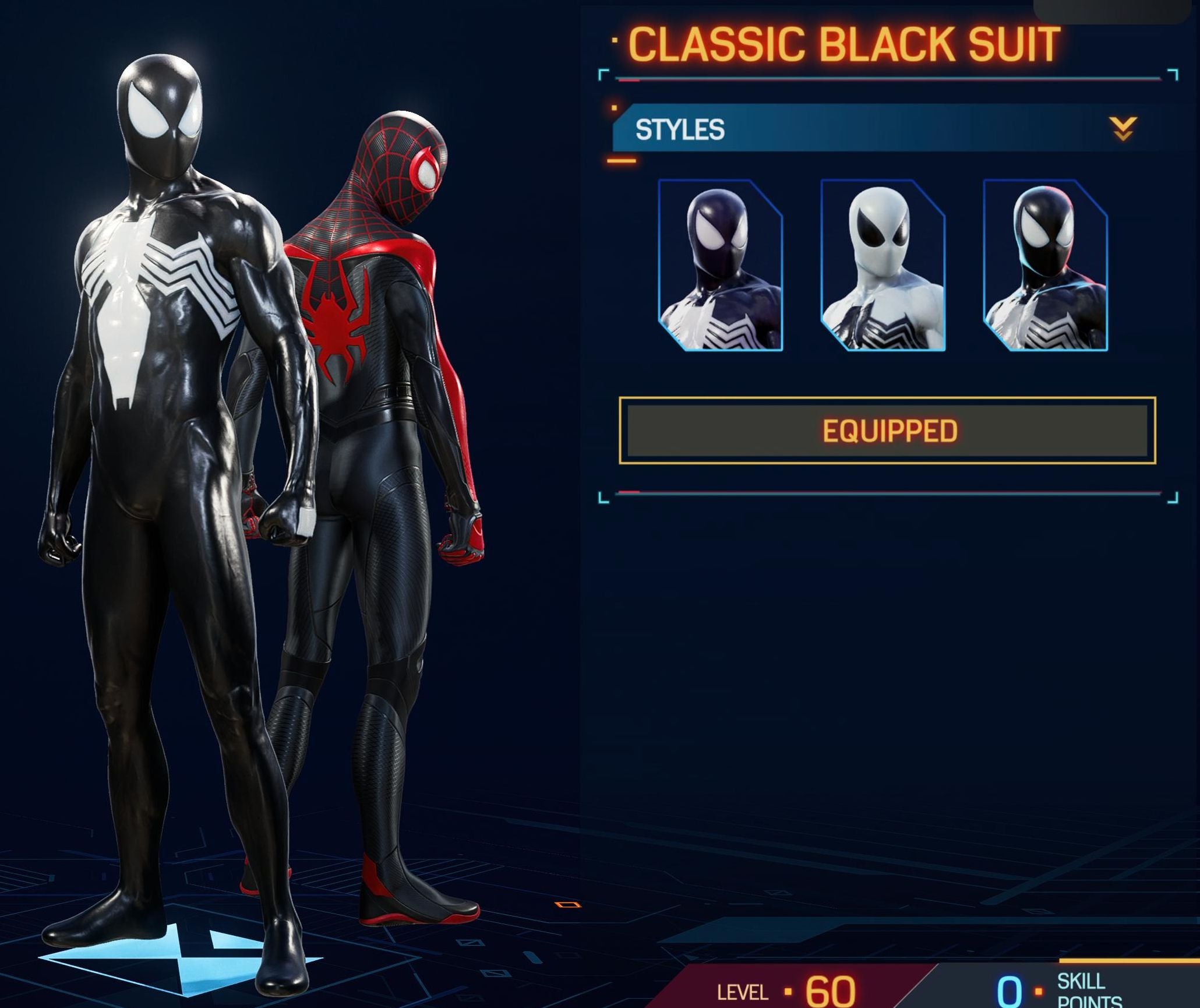Click the Equipped button
Image resolution: width=1200 pixels, height=1008 pixels.
887,431
